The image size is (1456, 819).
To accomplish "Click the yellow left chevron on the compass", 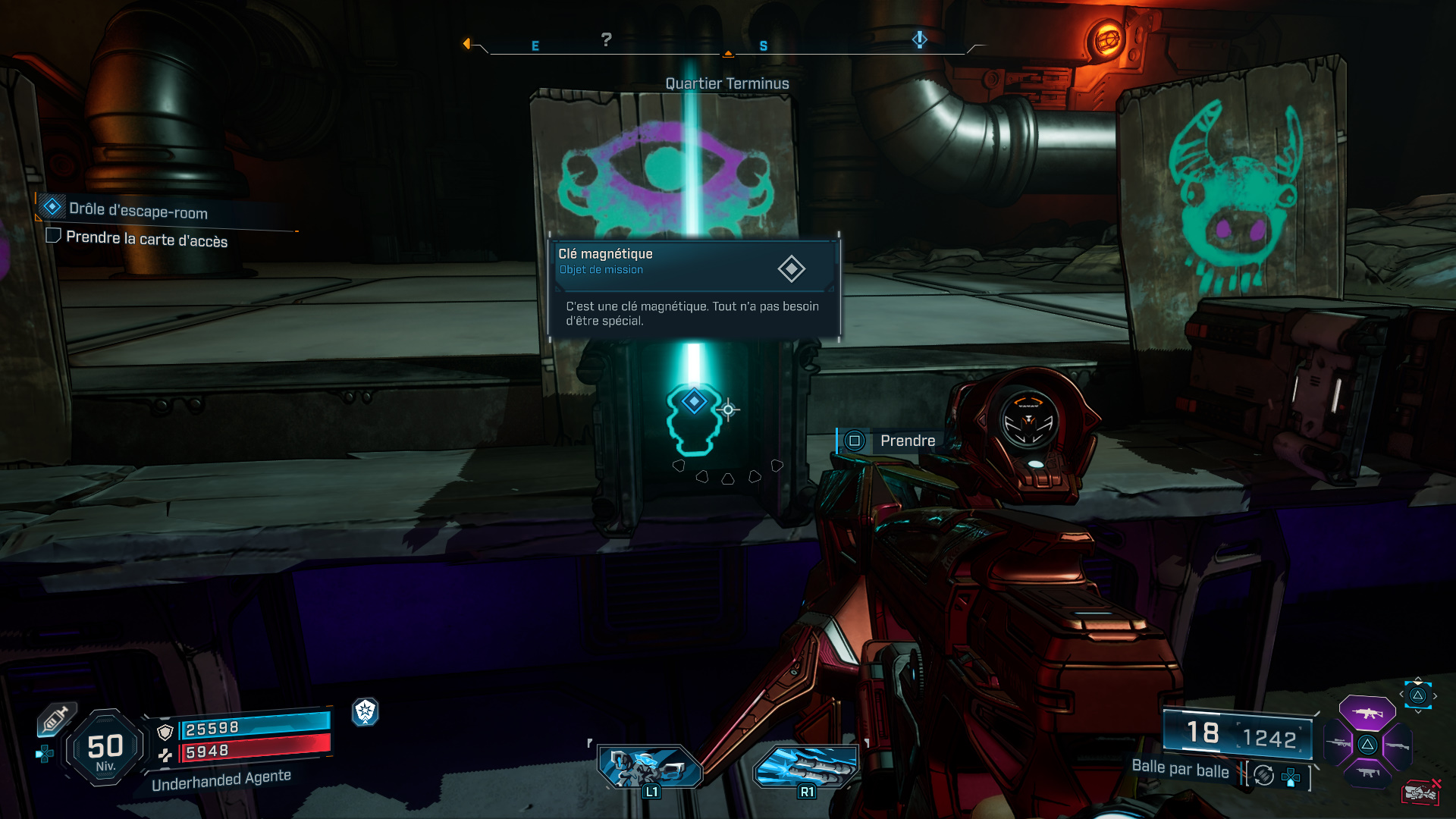I will (x=466, y=43).
